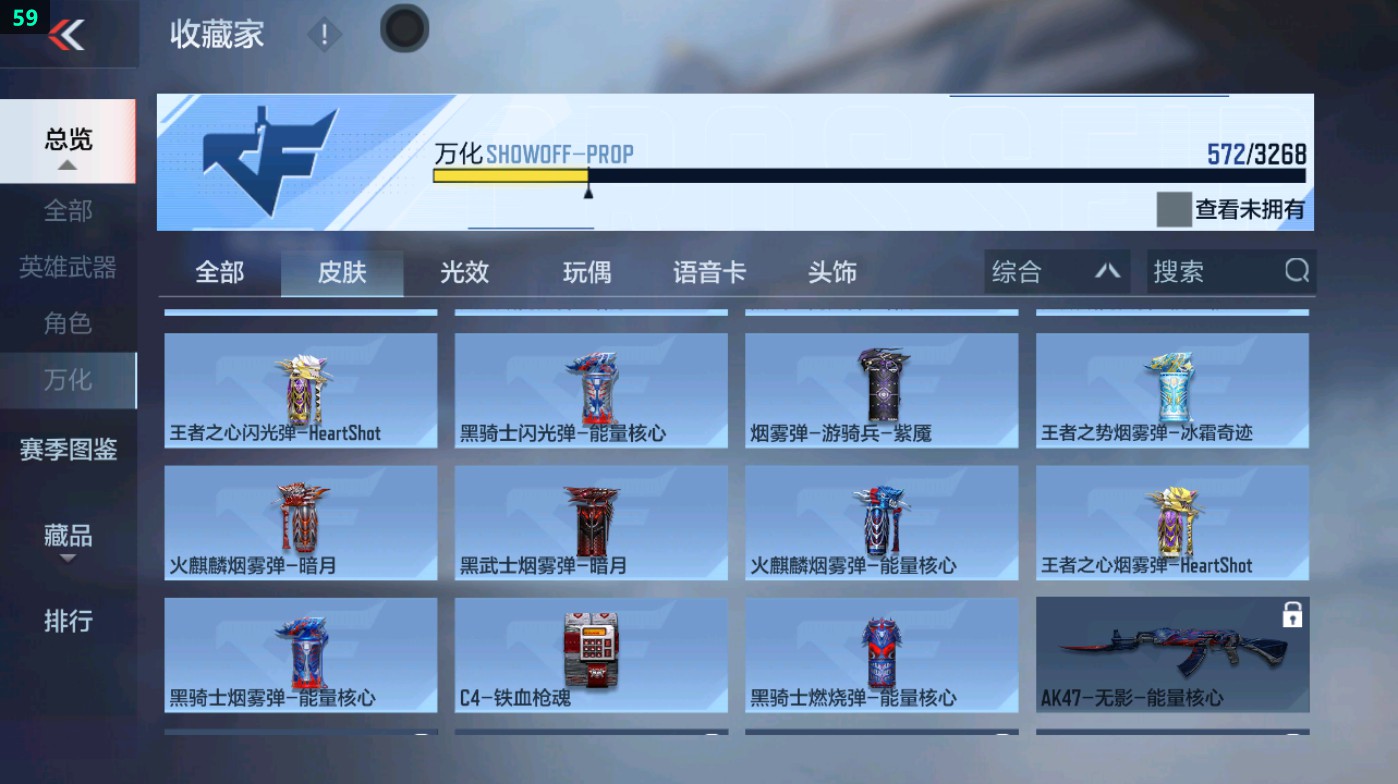Collapse the 总览 section arrow
This screenshot has height=784, width=1398.
click(x=67, y=164)
